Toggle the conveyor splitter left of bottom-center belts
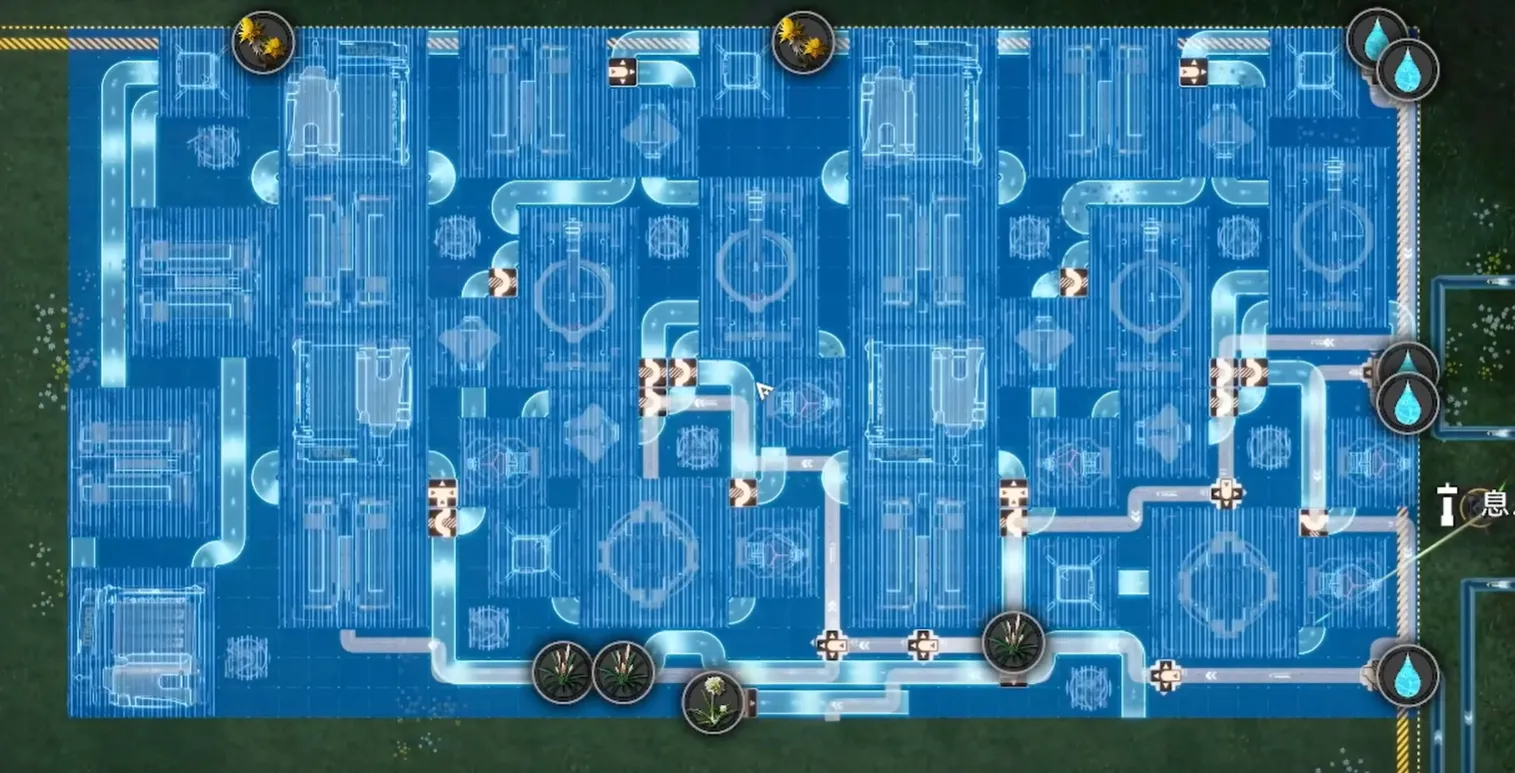The height and width of the screenshot is (773, 1515). (833, 645)
